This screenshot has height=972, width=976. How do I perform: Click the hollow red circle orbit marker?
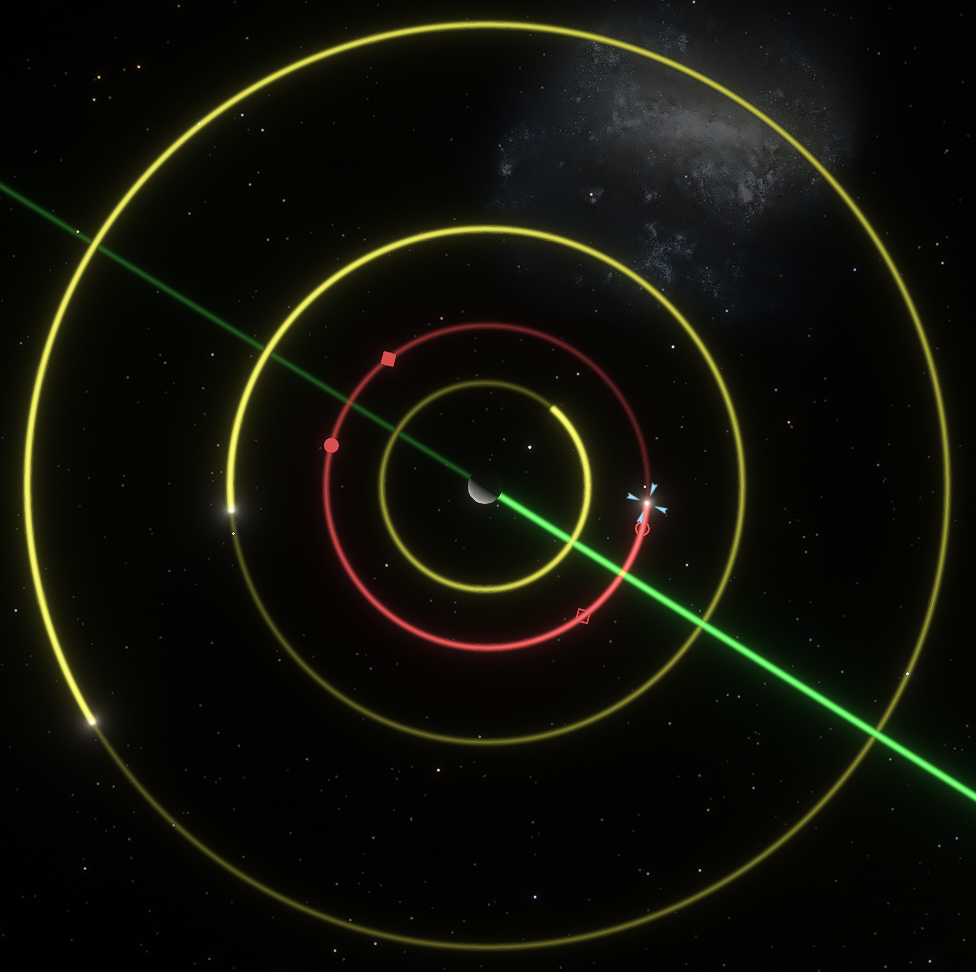[x=642, y=528]
